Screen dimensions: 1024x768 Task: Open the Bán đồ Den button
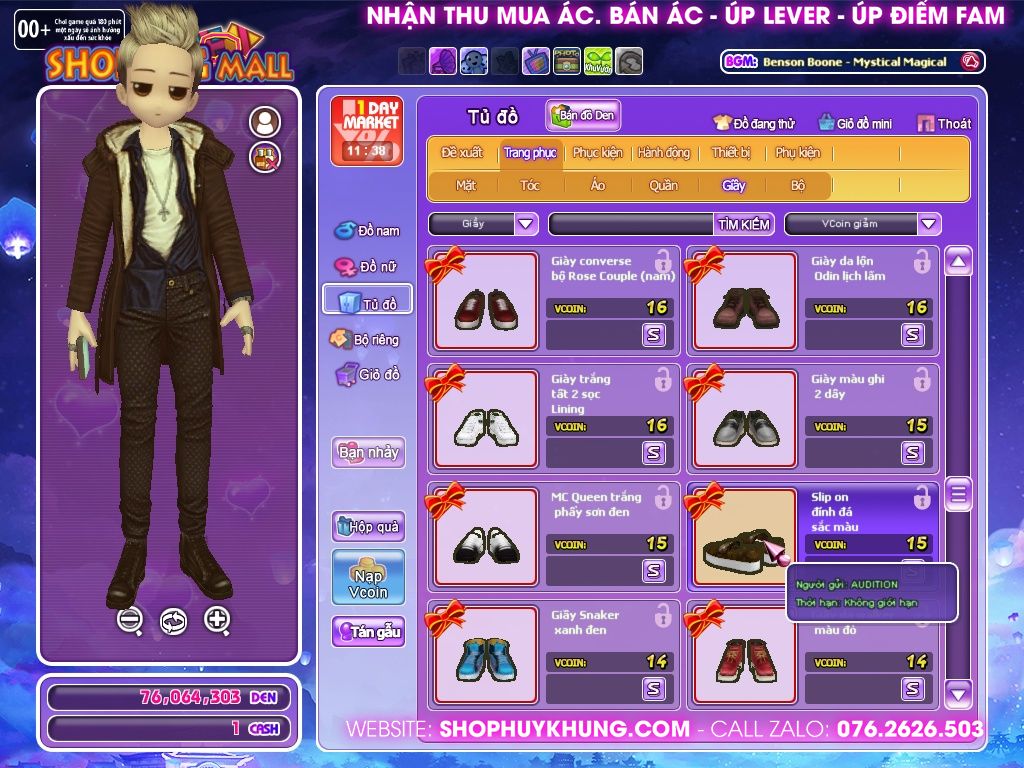click(x=584, y=115)
